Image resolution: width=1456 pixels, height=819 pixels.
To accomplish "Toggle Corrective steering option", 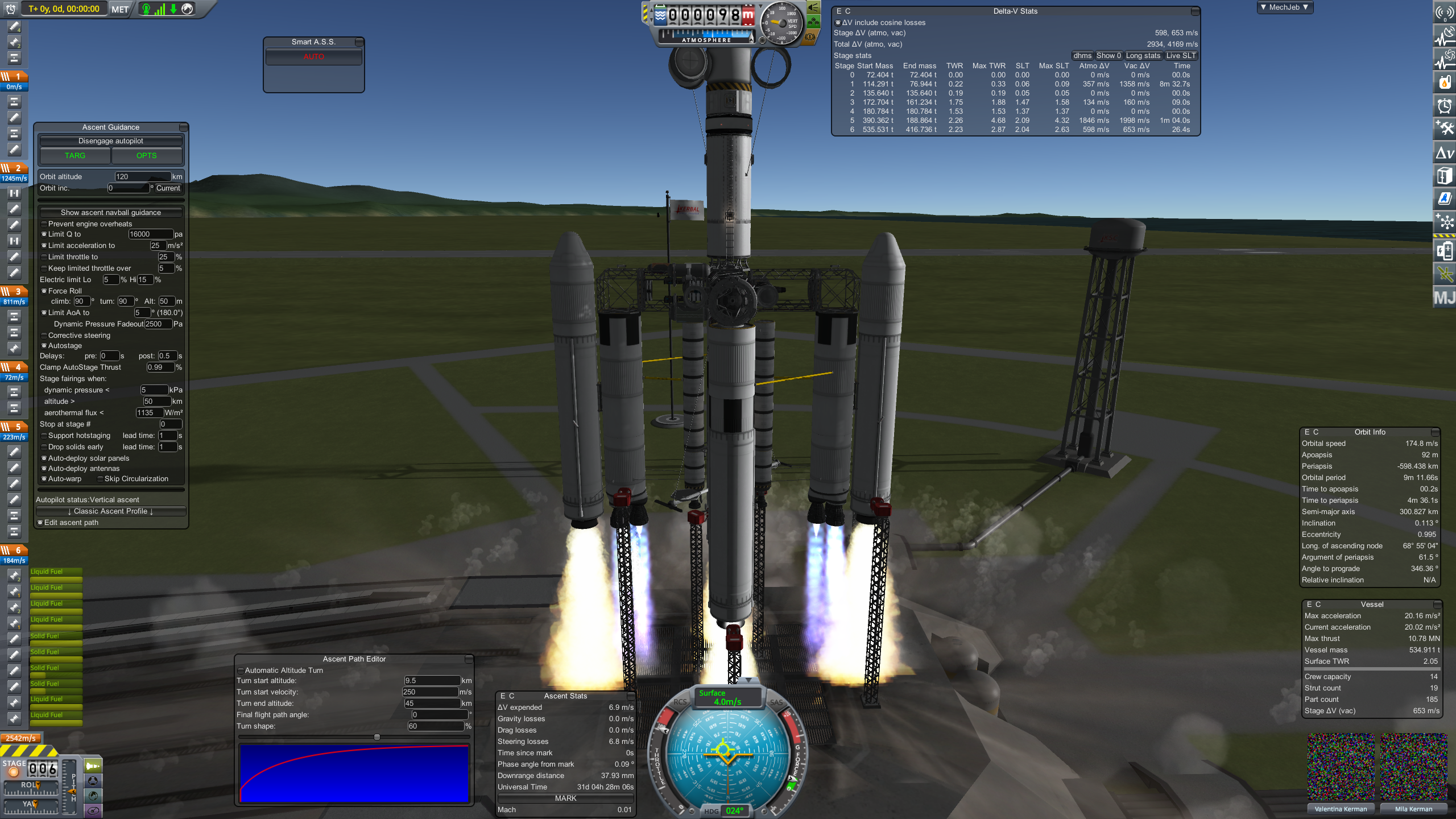I will point(44,336).
